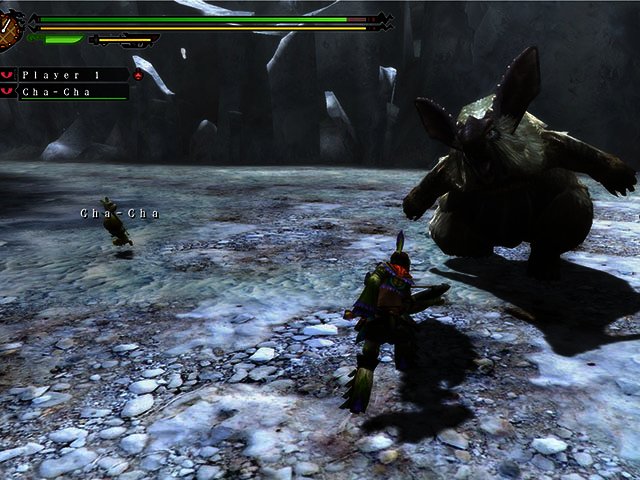The width and height of the screenshot is (640, 480).
Task: Click the Cha-Cha name tag over the companion
Action: (x=120, y=213)
